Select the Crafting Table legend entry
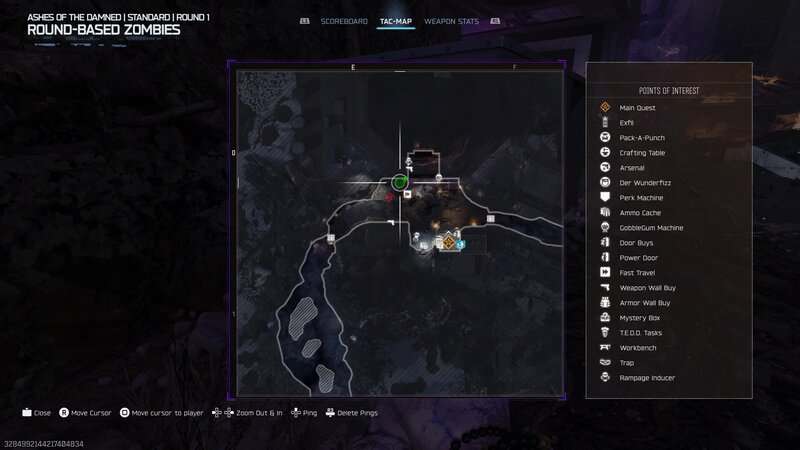800x450 pixels. tap(642, 153)
